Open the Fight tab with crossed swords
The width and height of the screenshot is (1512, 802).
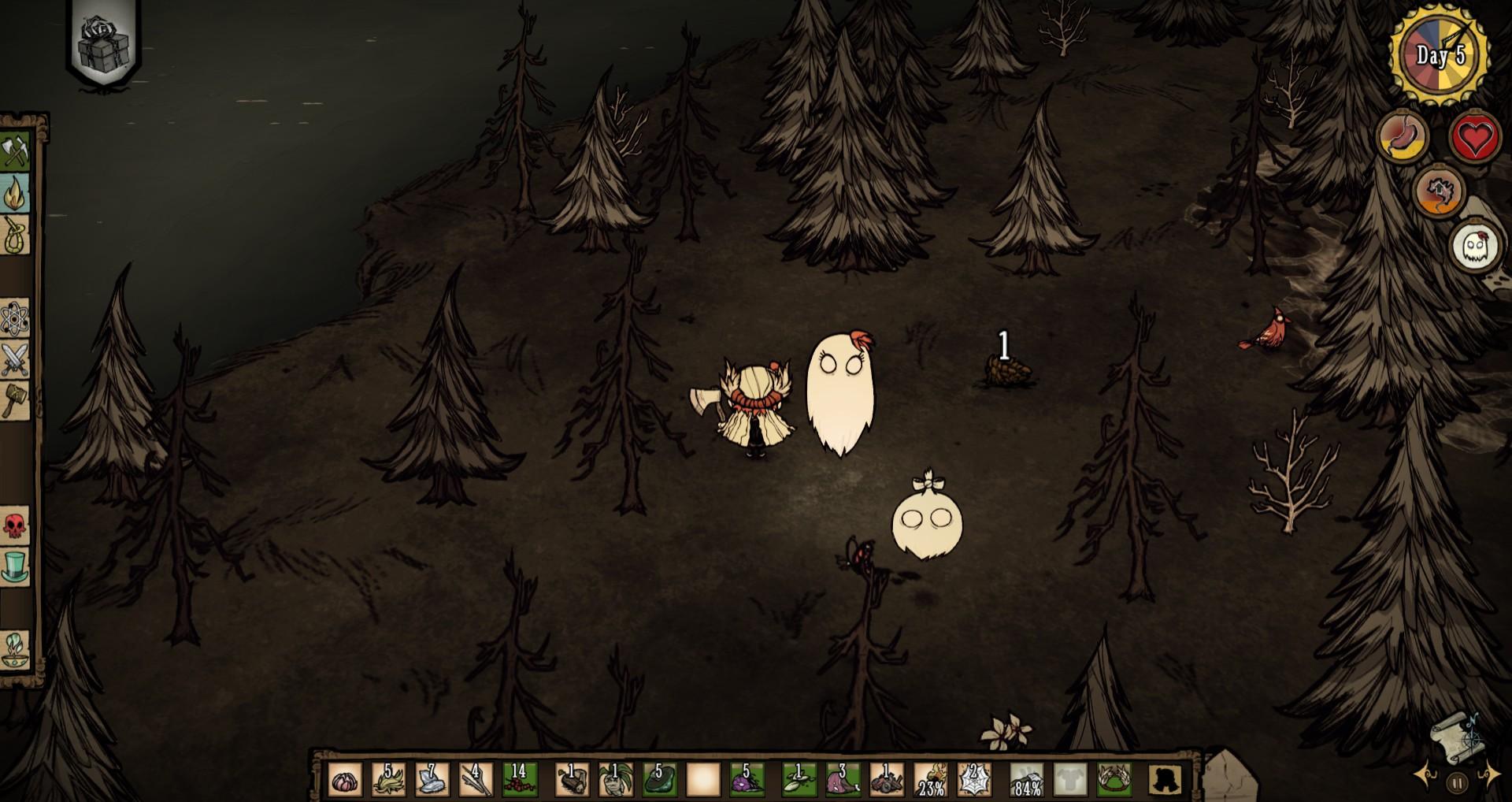pyautogui.click(x=15, y=360)
